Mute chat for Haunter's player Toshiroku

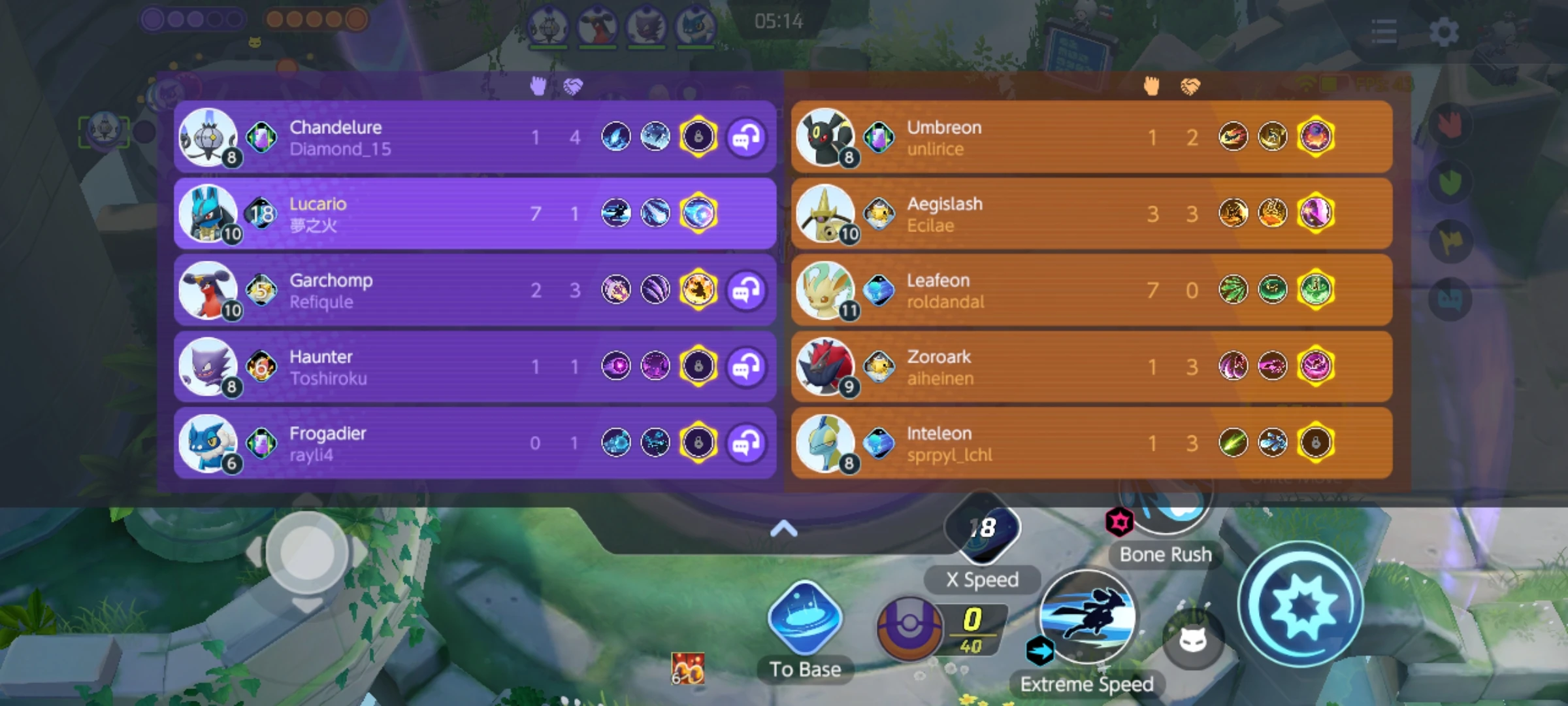click(x=748, y=366)
